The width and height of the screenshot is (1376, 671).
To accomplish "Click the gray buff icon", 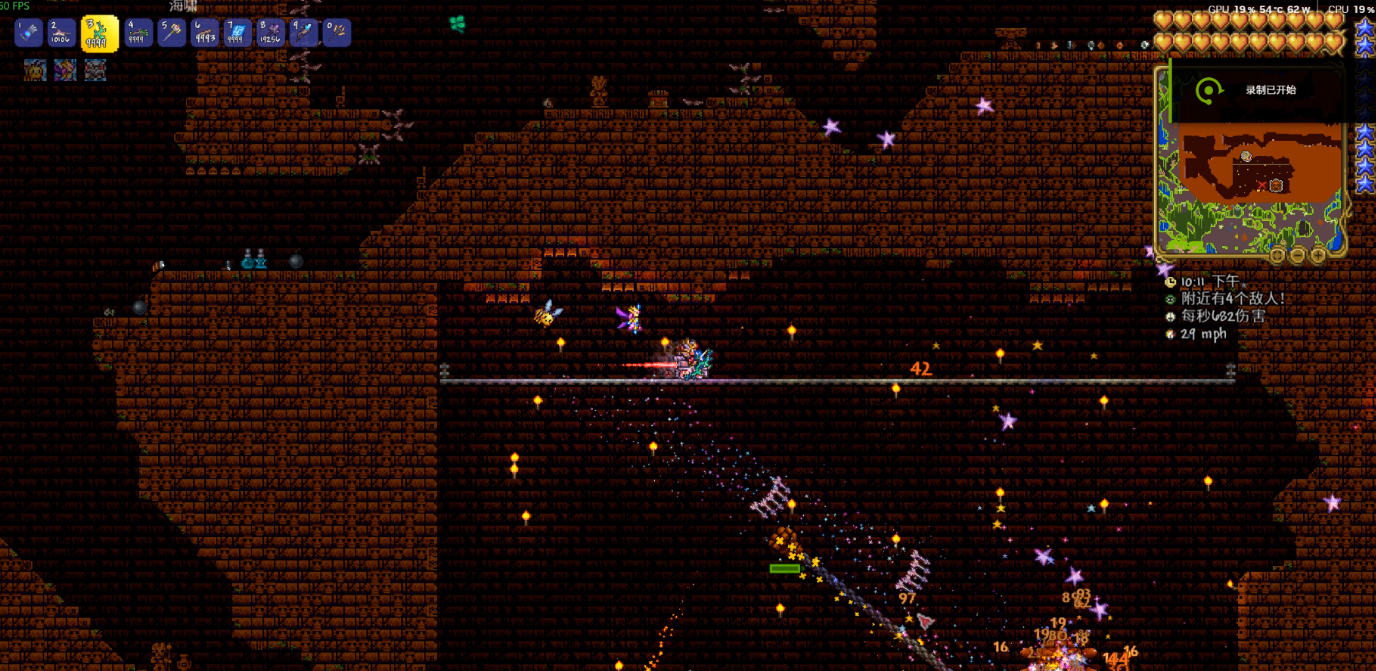I will pos(95,70).
